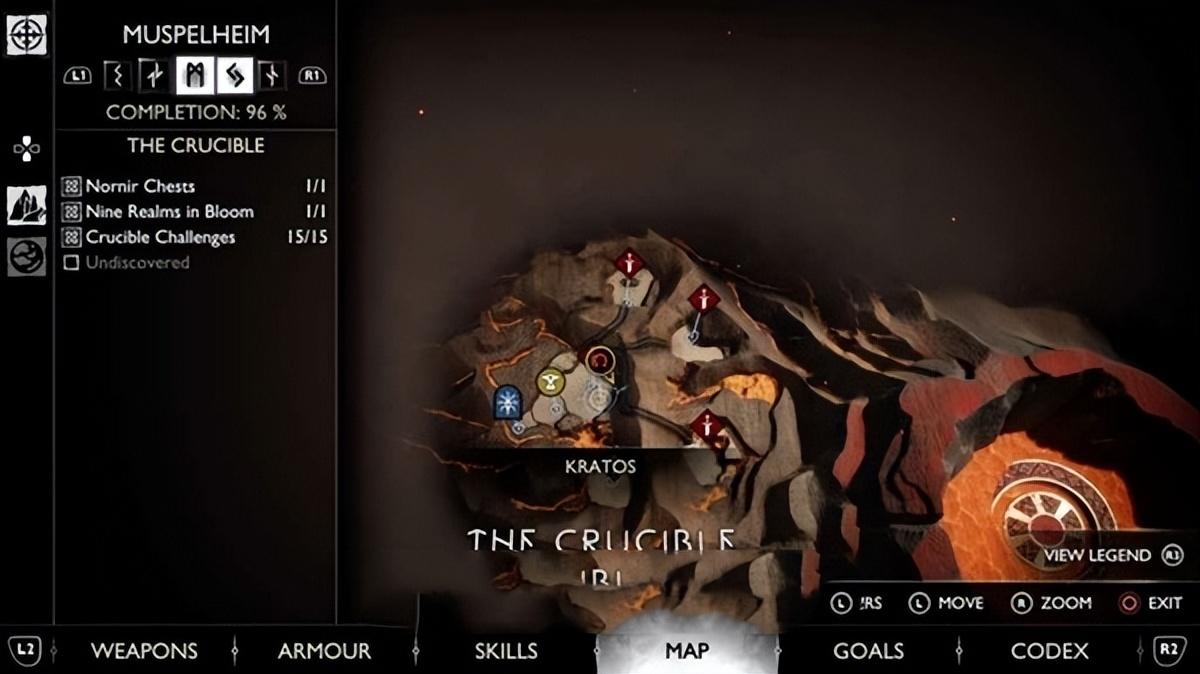Go to the Skills tab

click(x=506, y=651)
